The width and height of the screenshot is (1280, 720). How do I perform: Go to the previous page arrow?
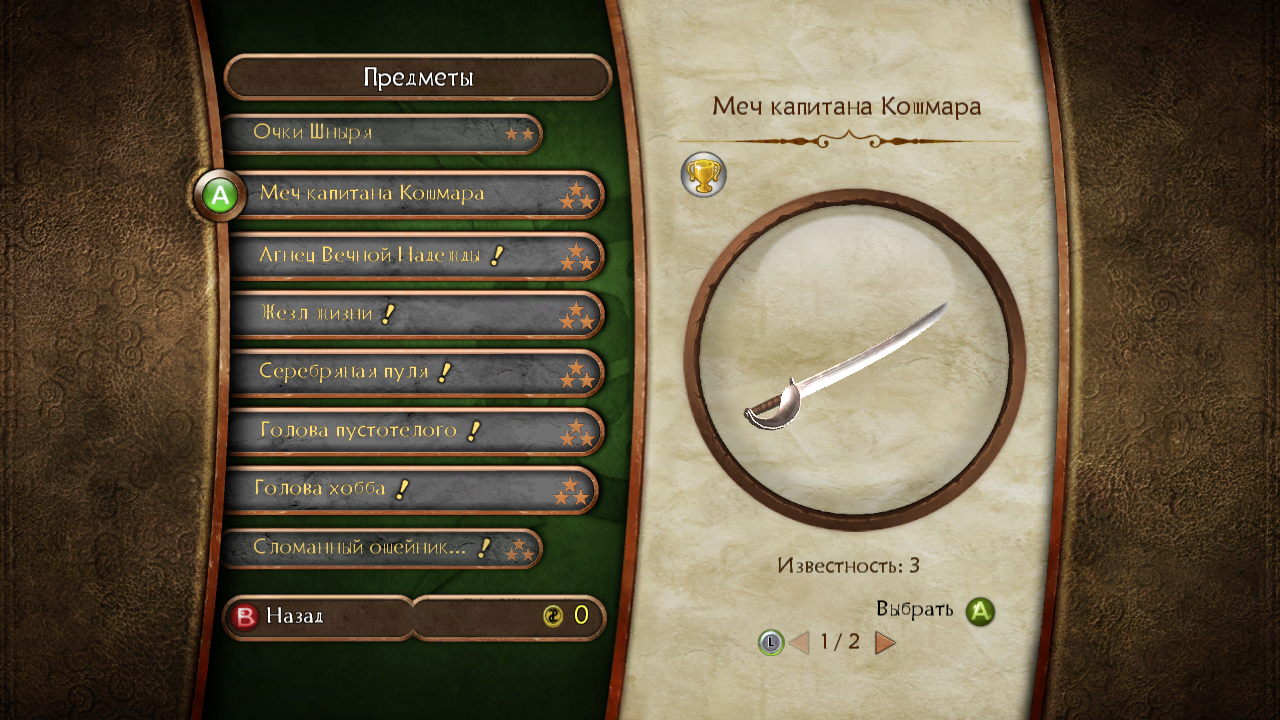(799, 642)
